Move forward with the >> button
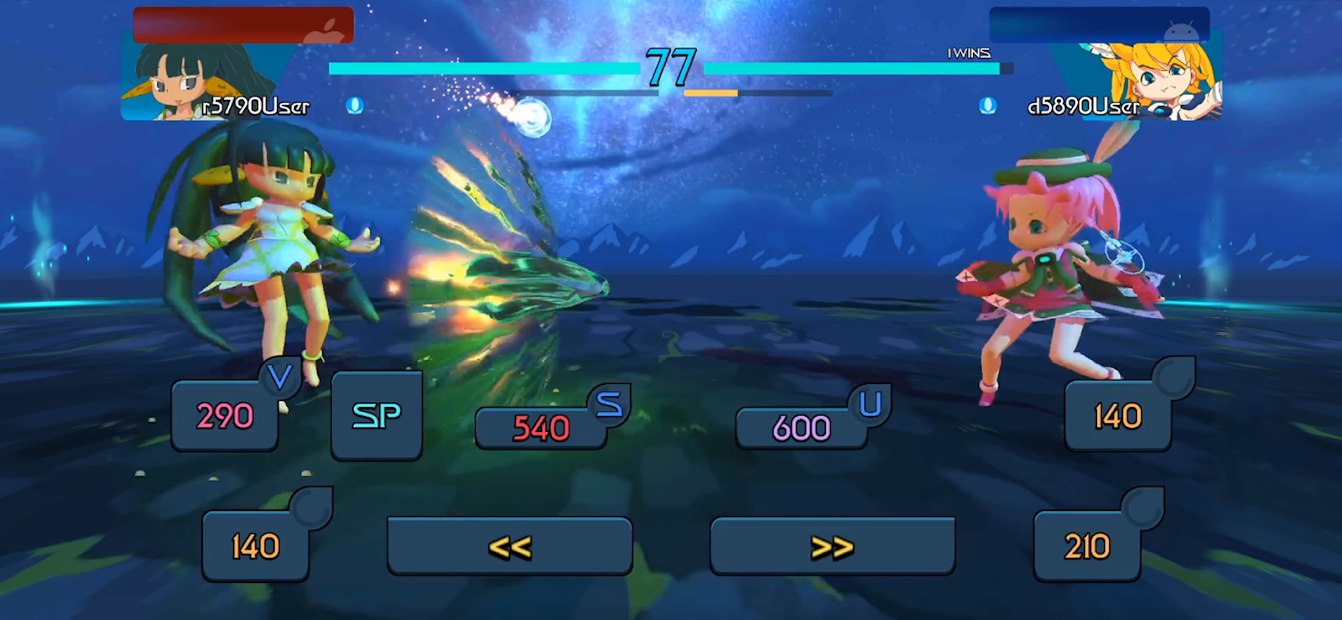The height and width of the screenshot is (620, 1342). 832,546
